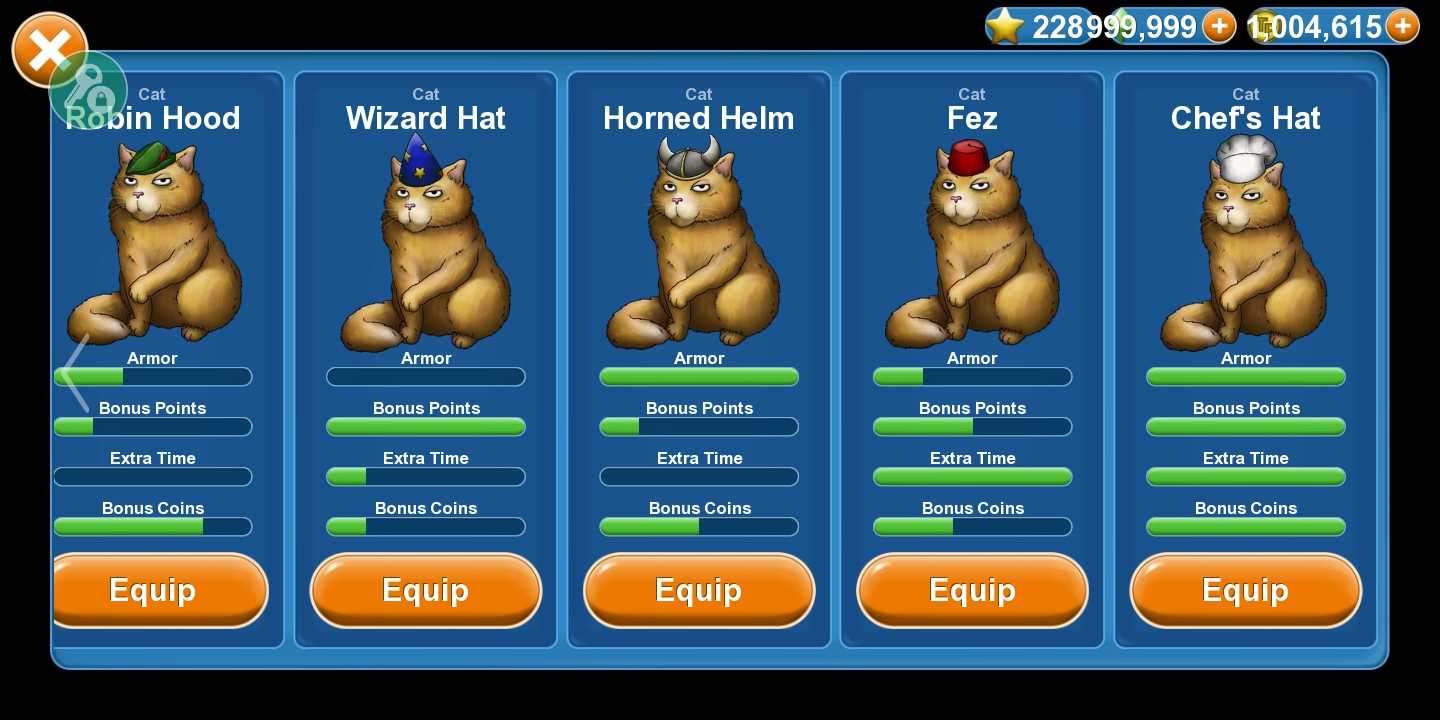Select the Wizard Hat cat picture
This screenshot has width=1440, height=720.
426,245
